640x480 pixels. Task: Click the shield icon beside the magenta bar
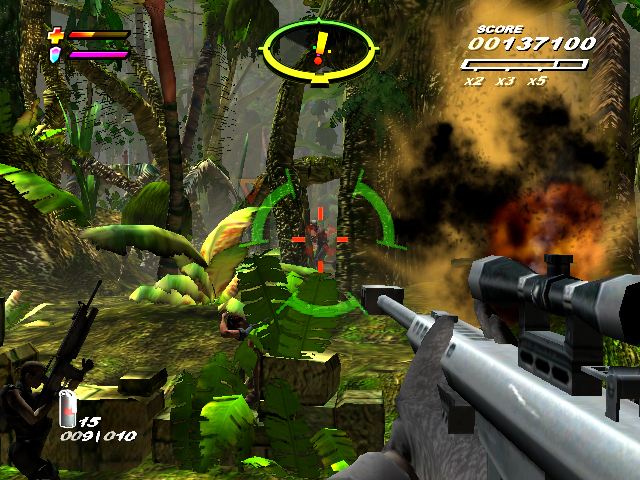pos(55,54)
